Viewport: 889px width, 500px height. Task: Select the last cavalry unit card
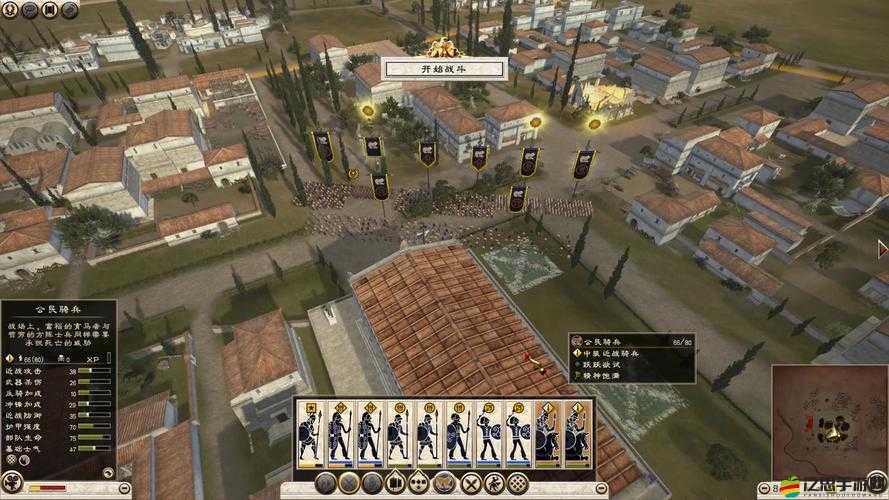(577, 433)
